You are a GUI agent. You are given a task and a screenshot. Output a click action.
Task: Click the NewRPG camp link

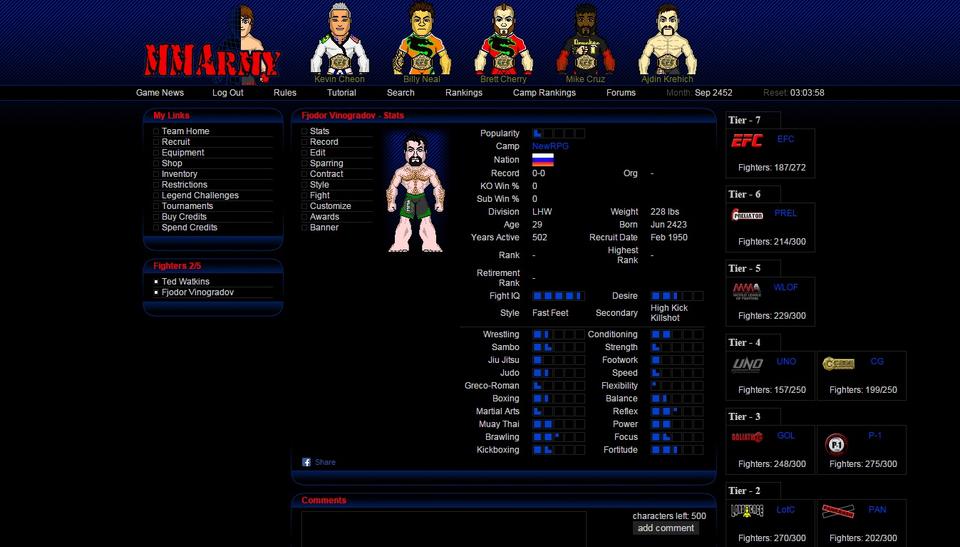[x=550, y=146]
